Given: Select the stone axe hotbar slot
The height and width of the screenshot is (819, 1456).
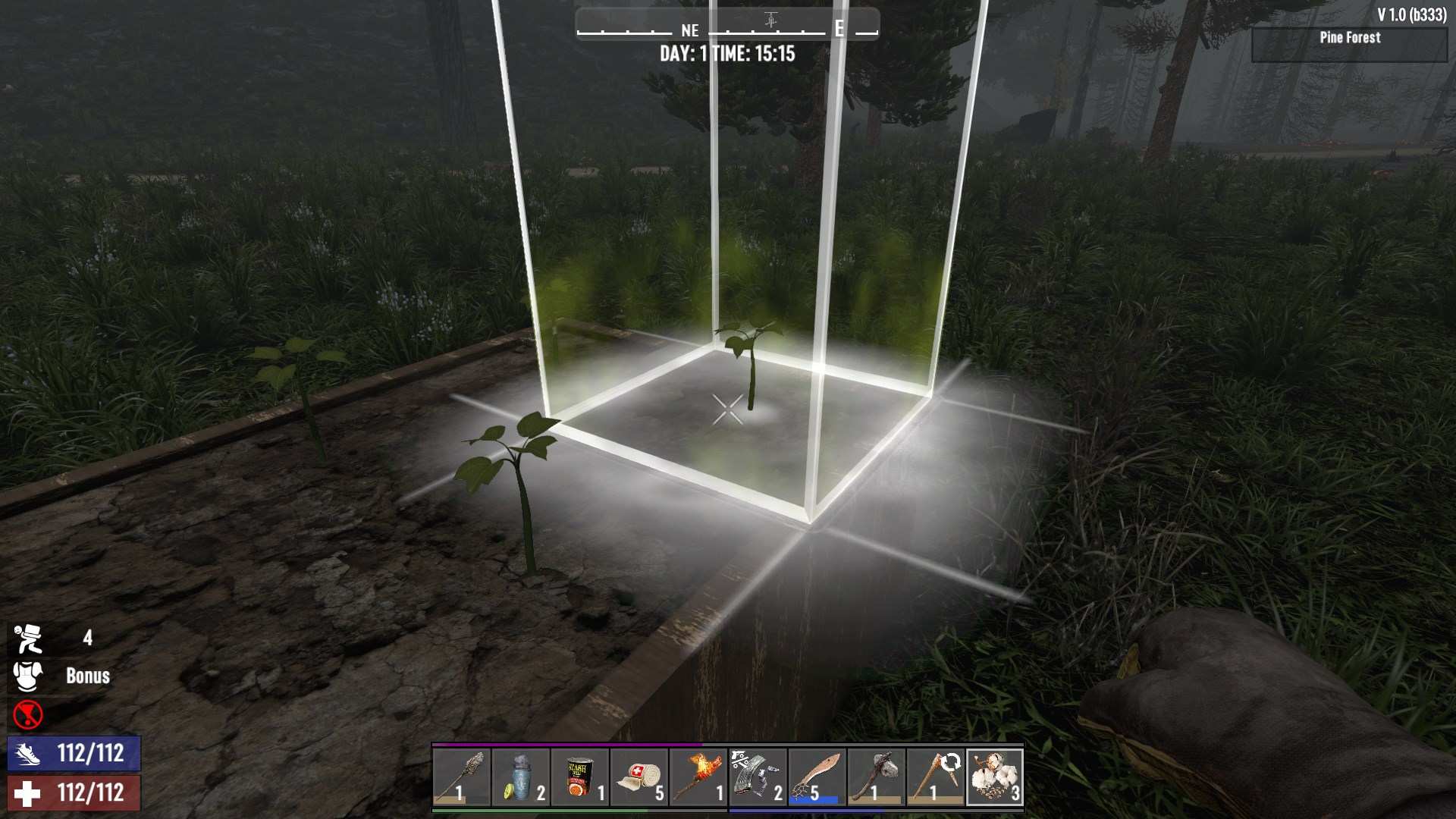Looking at the screenshot, I should tap(876, 777).
